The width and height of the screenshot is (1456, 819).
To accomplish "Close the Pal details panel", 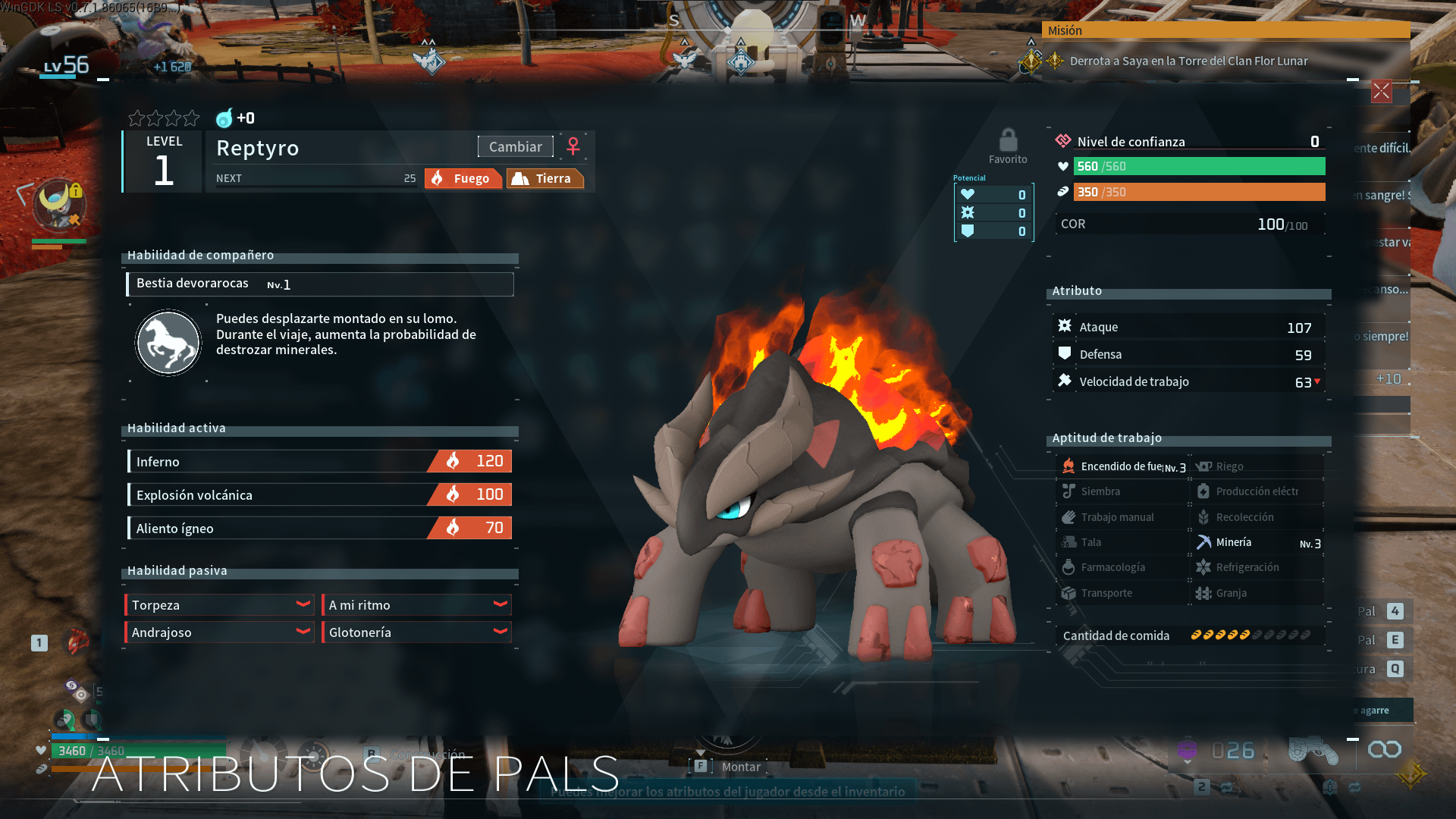I will click(x=1381, y=92).
